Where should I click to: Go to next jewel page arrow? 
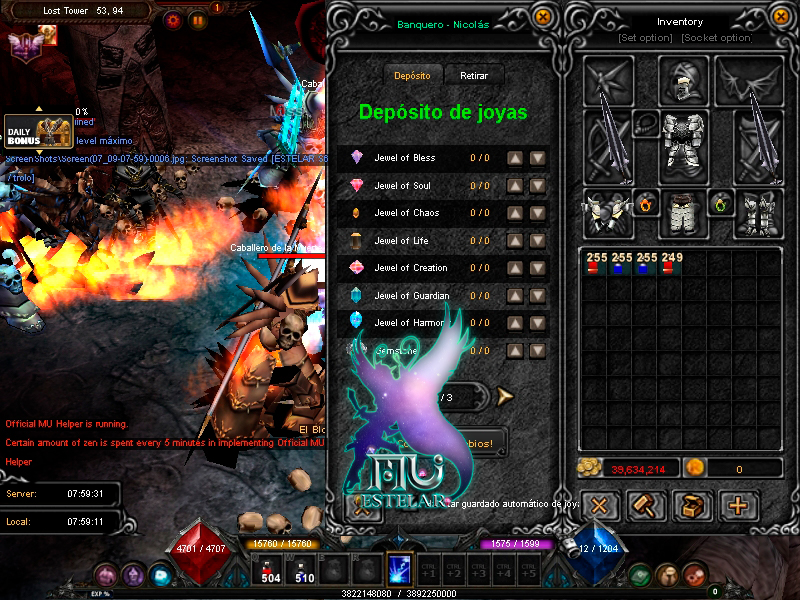coord(504,396)
